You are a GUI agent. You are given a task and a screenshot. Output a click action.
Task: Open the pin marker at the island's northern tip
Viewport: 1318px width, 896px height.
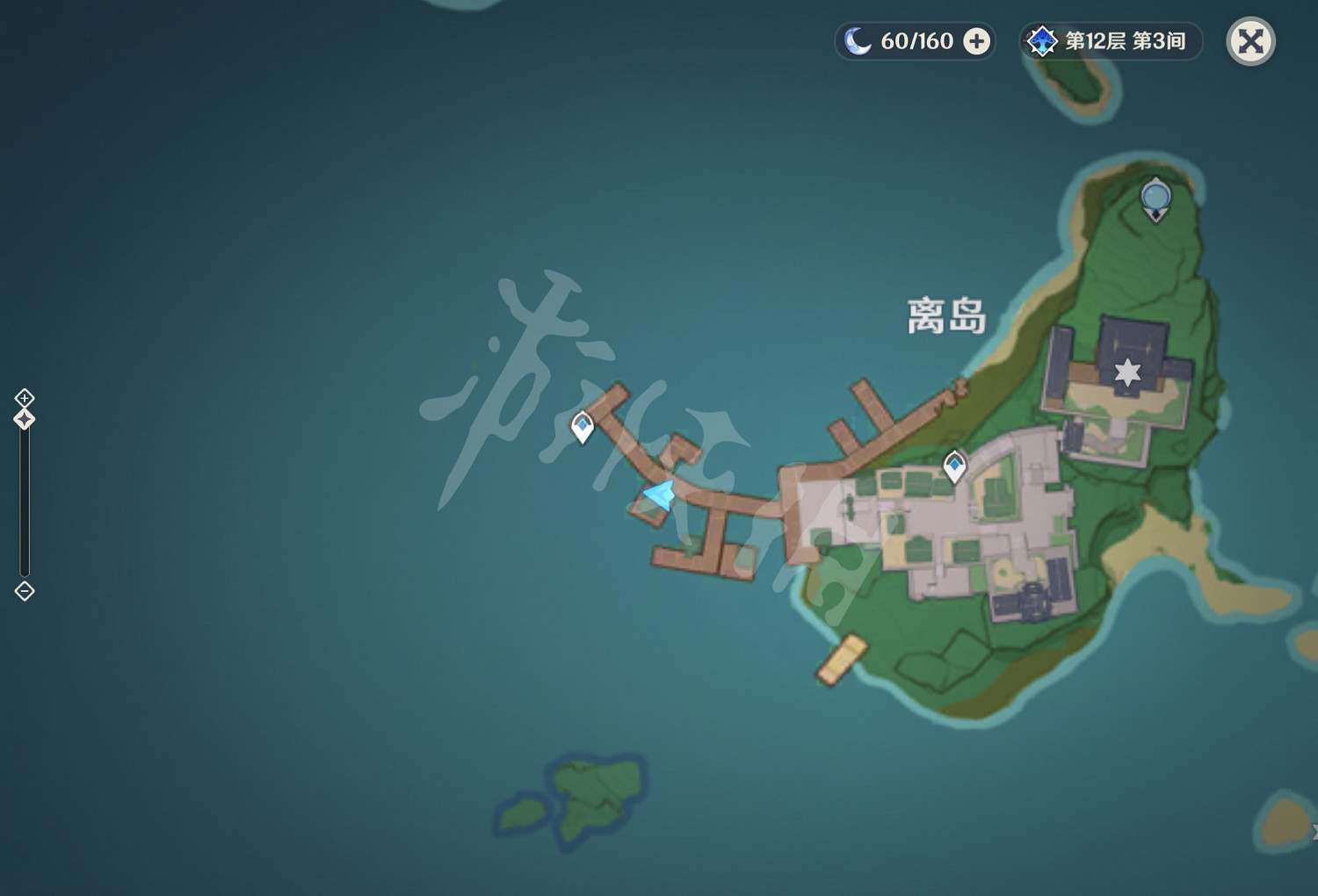[1155, 198]
